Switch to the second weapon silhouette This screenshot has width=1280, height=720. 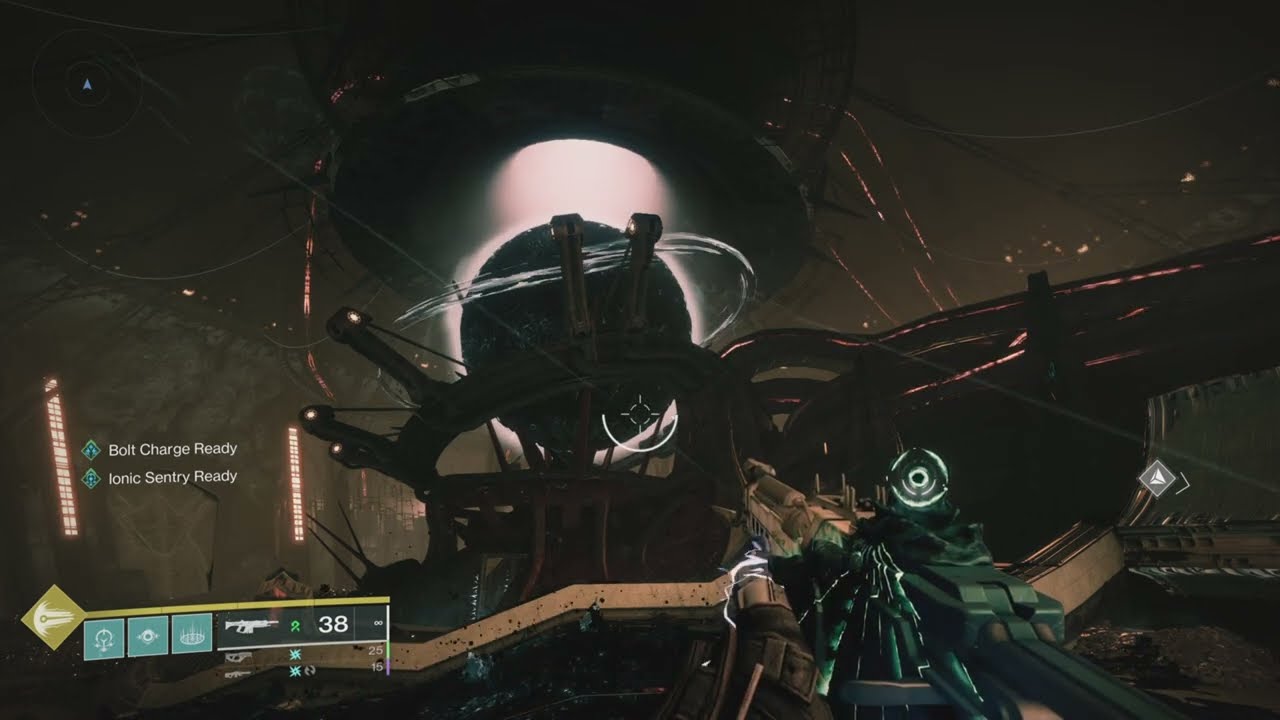[238, 656]
